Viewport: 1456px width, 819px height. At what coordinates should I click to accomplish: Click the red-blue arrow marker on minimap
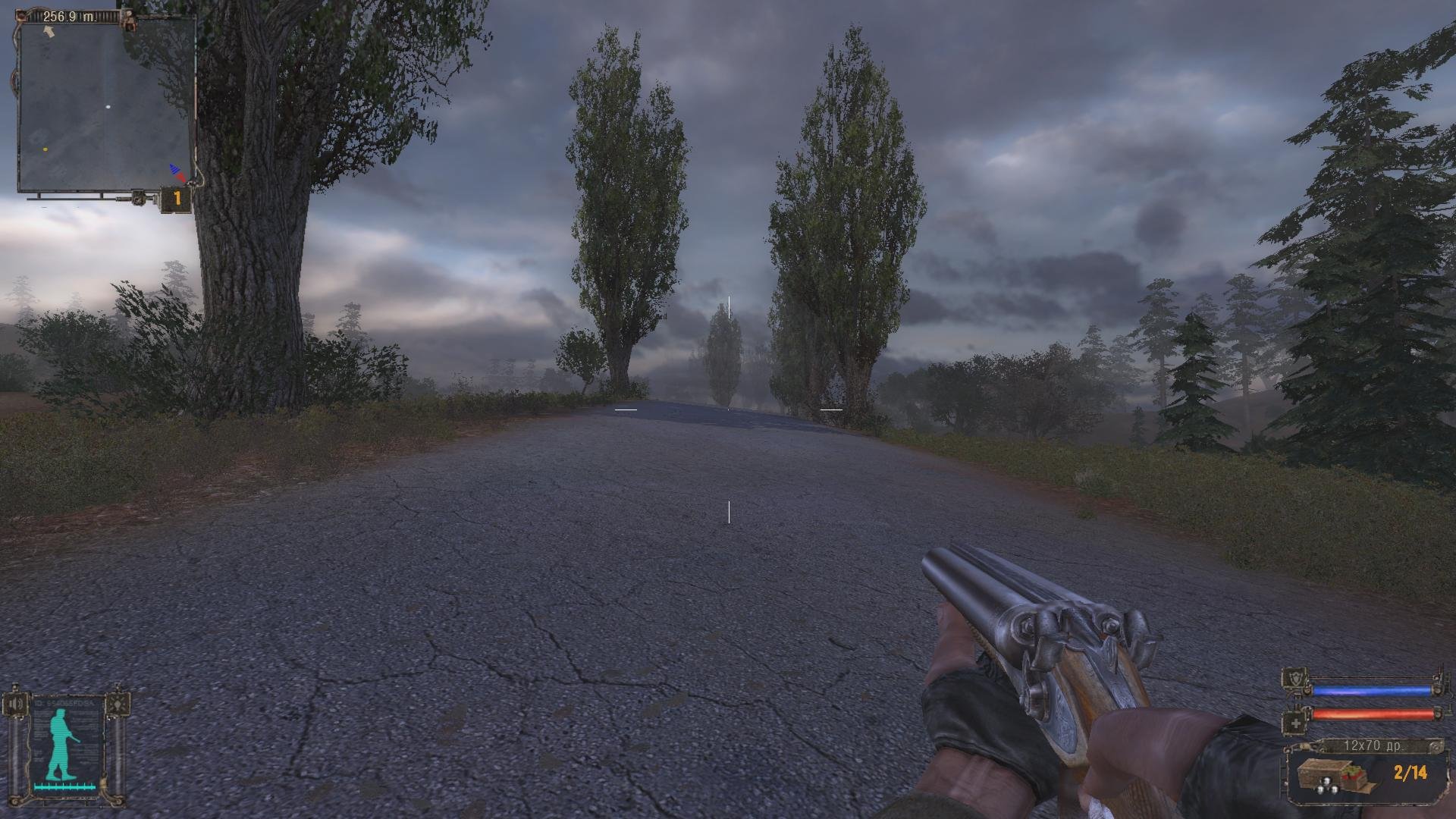[x=177, y=172]
